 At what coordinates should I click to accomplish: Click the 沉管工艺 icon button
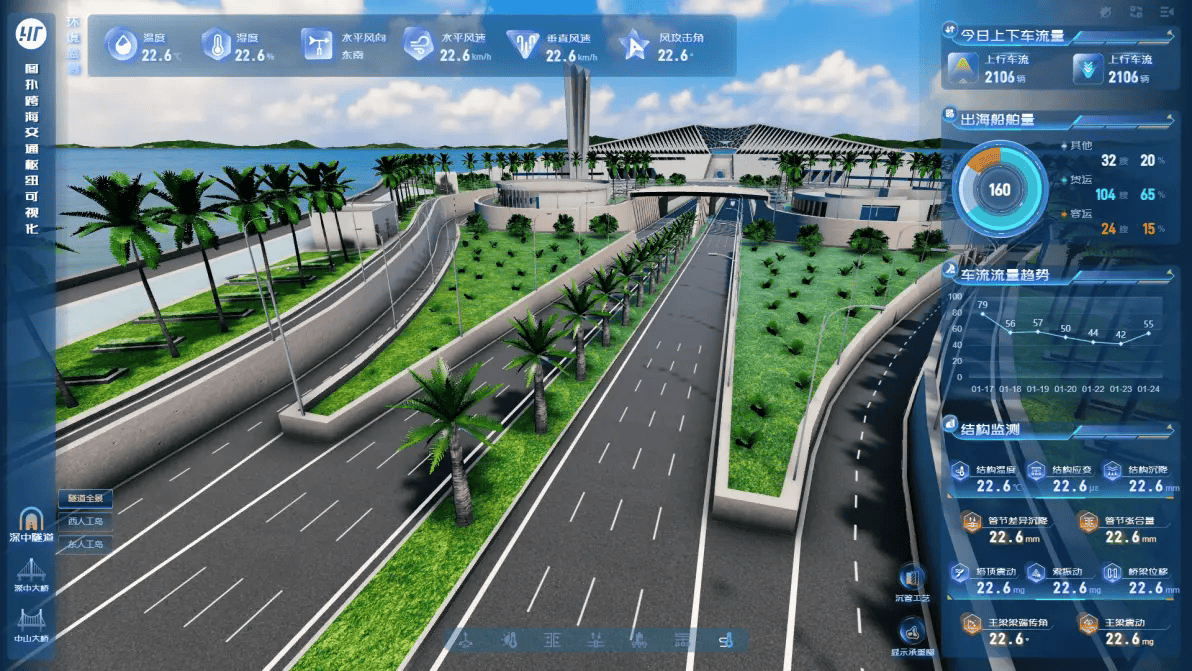point(911,583)
